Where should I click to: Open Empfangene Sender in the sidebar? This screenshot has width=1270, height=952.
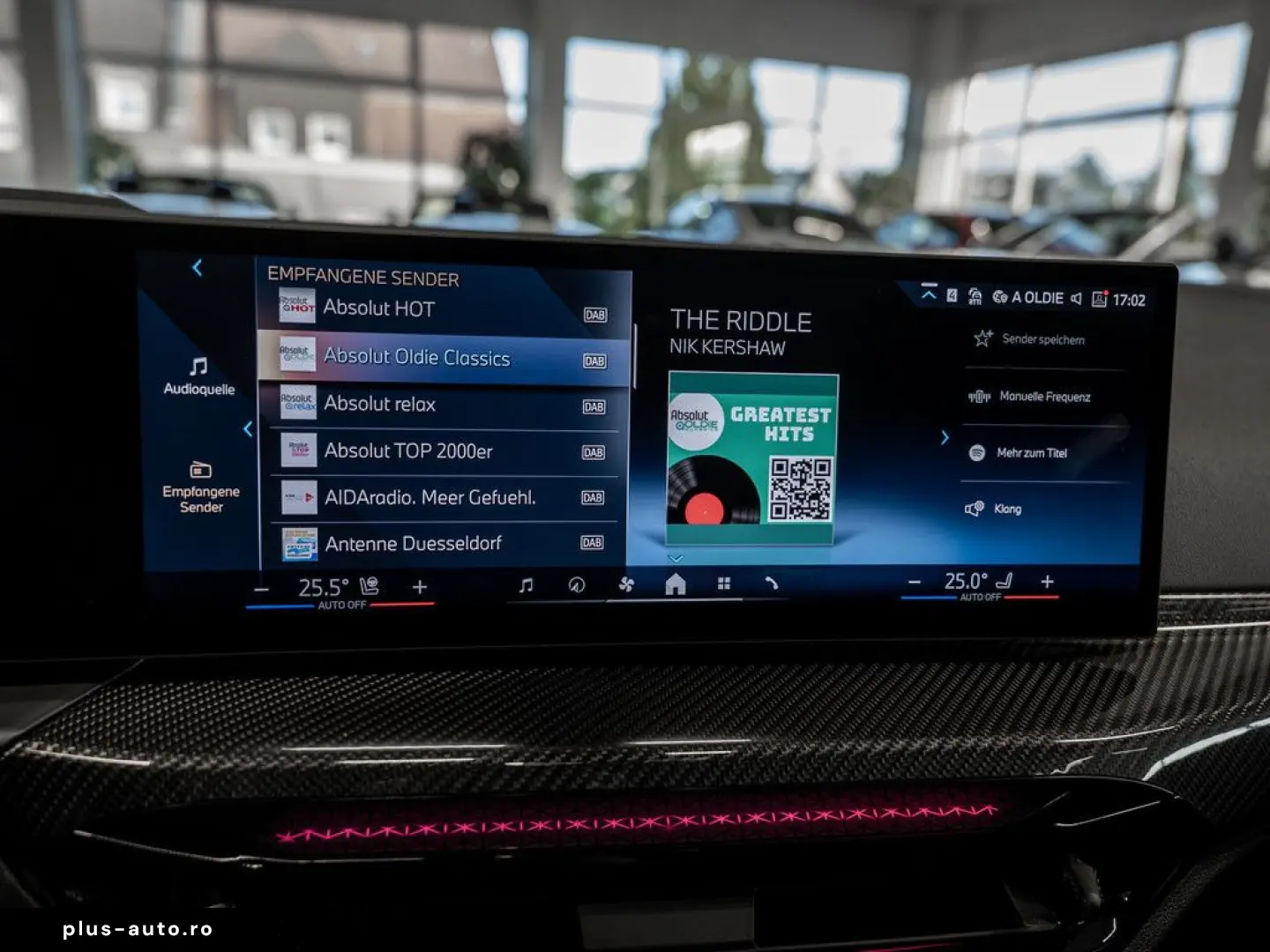point(201,487)
